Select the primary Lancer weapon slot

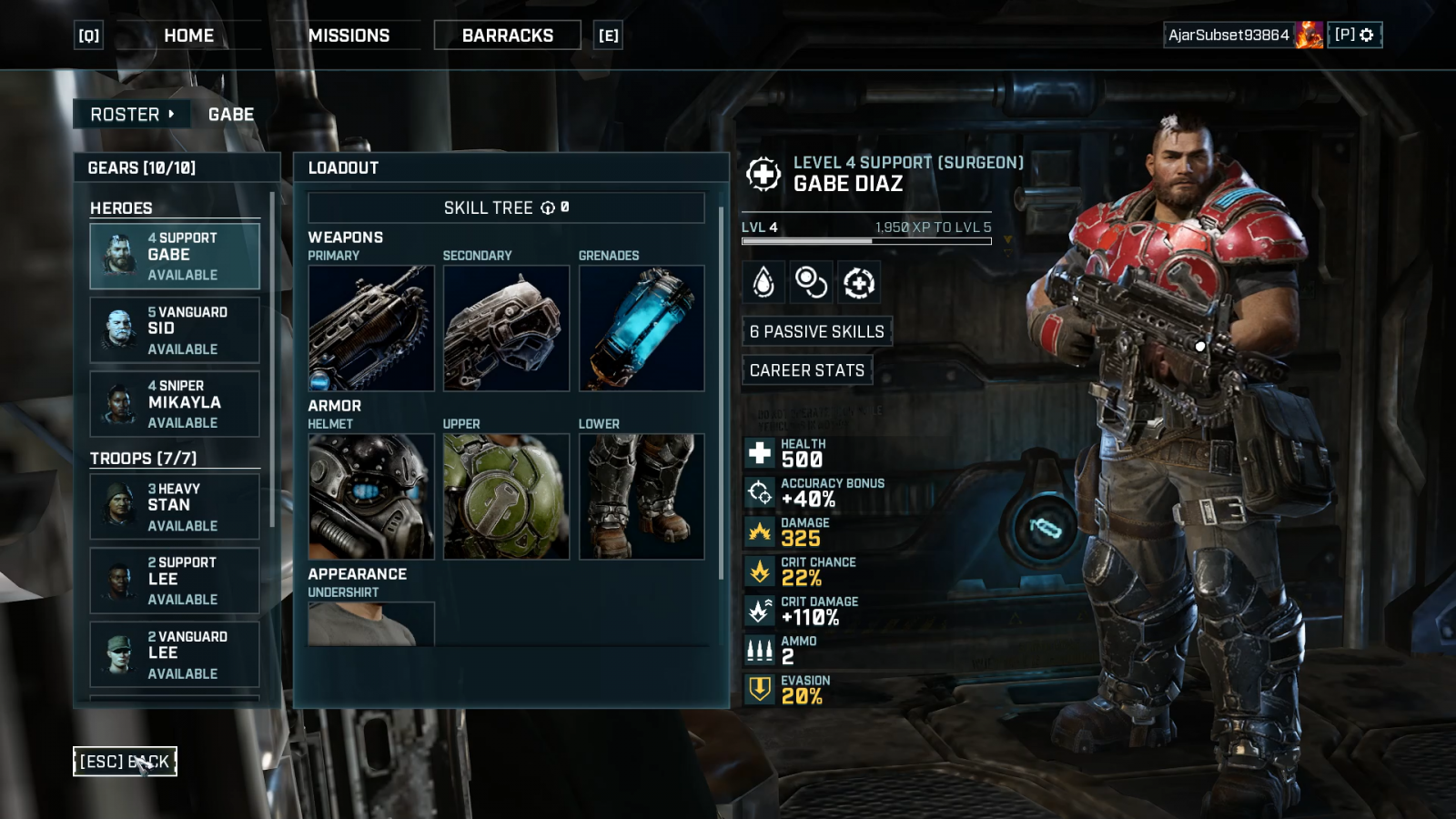pyautogui.click(x=371, y=328)
